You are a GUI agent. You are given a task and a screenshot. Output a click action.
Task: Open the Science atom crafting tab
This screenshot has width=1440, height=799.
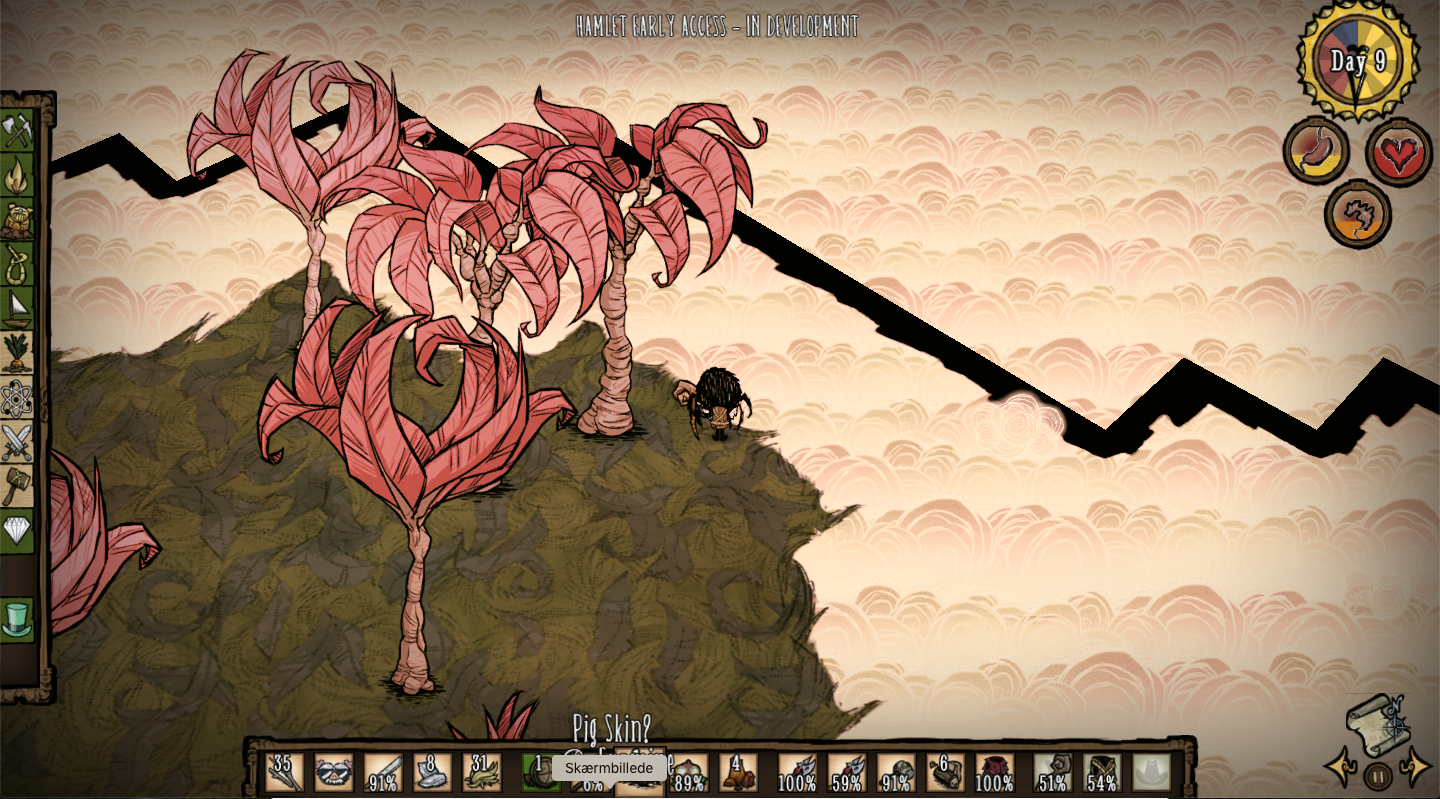[17, 398]
